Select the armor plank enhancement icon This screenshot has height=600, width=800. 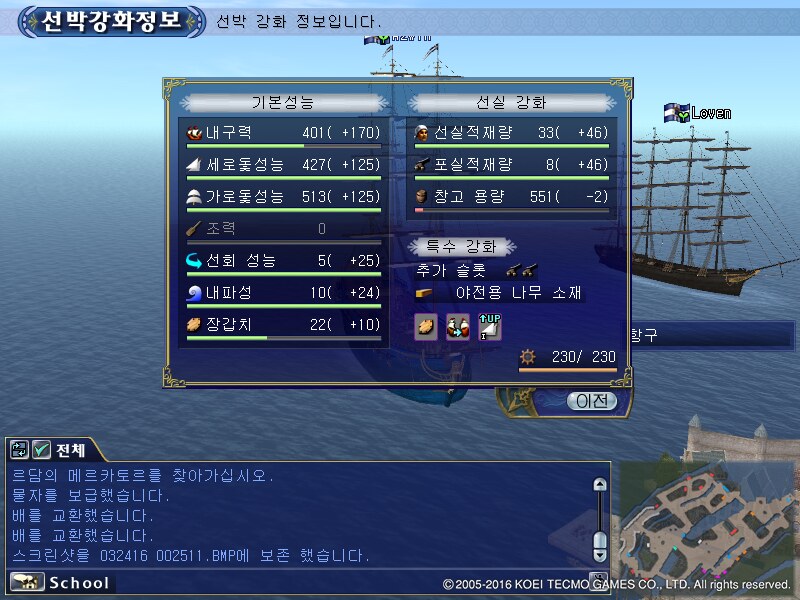pyautogui.click(x=426, y=326)
